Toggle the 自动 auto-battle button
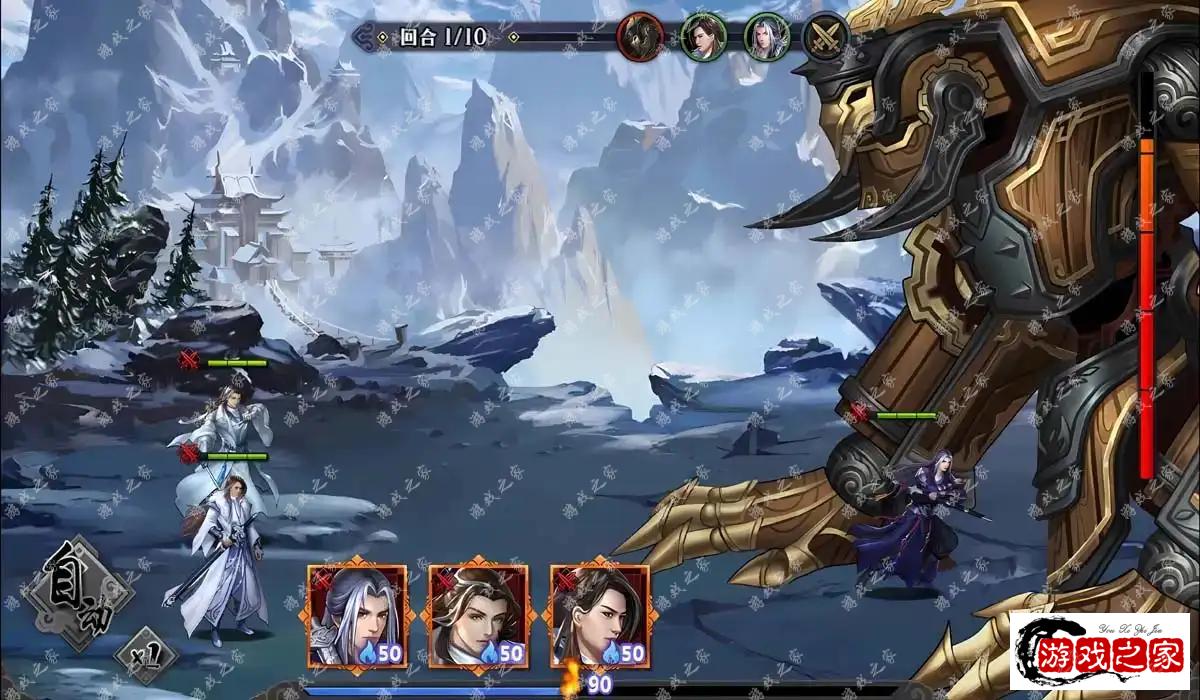This screenshot has height=700, width=1200. pyautogui.click(x=77, y=593)
